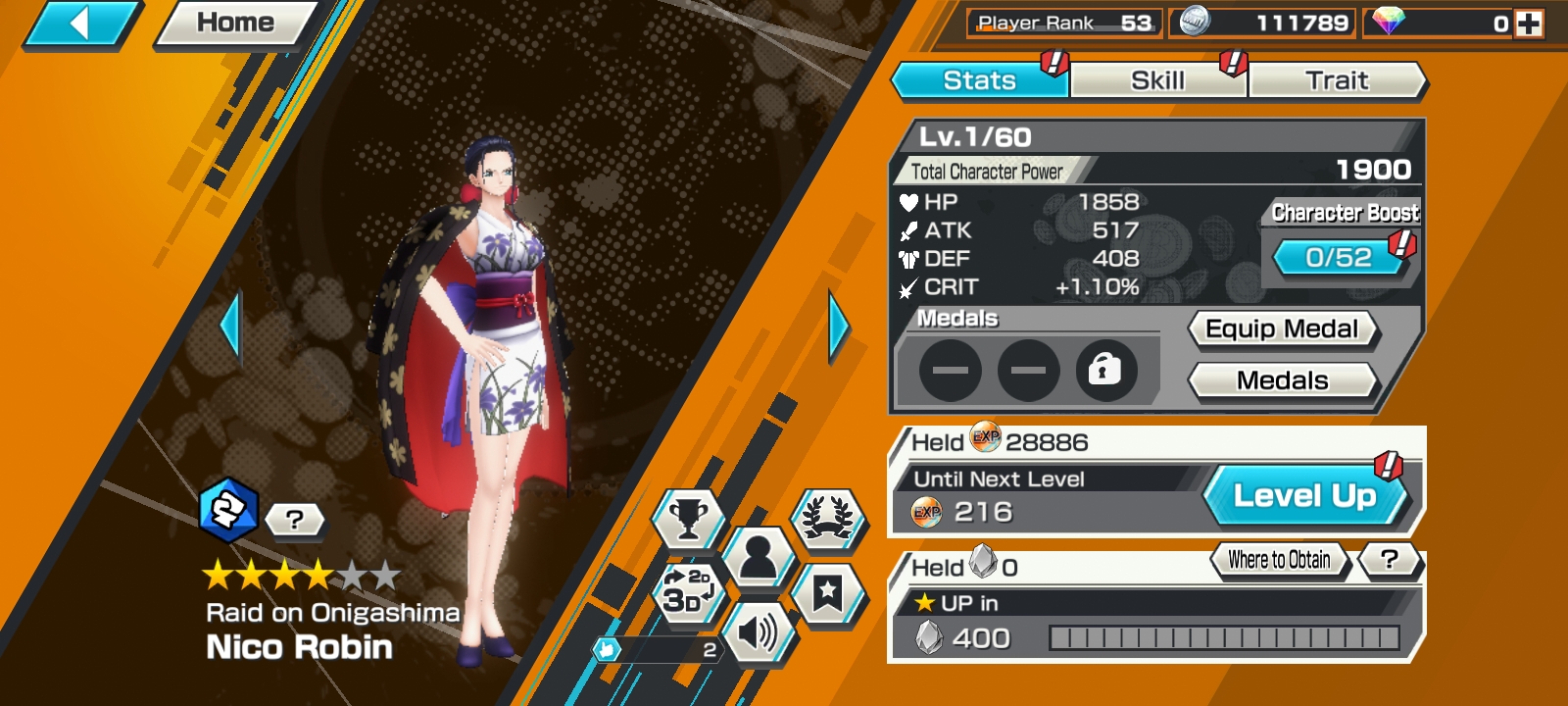Open help next to the class icon
Screen dimensions: 1568x706
pos(294,519)
